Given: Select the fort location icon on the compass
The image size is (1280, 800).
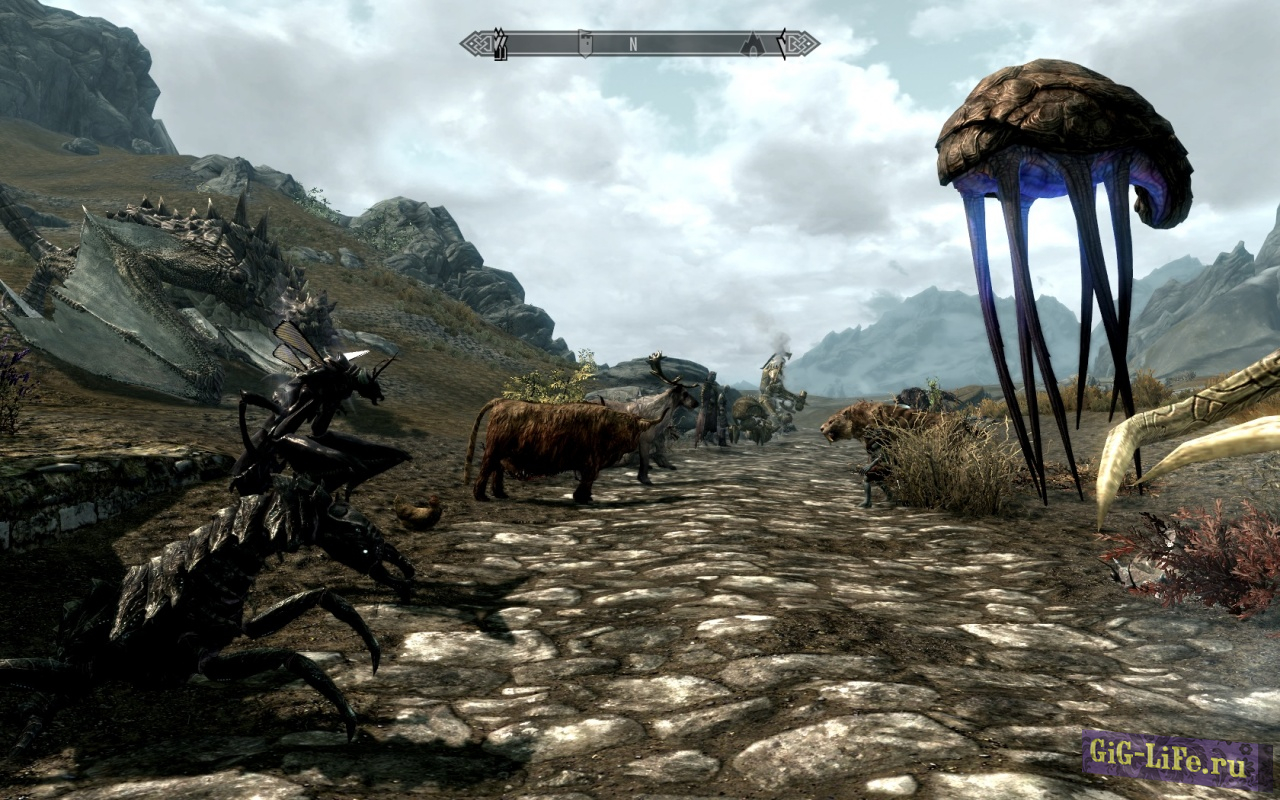Looking at the screenshot, I should coord(584,42).
